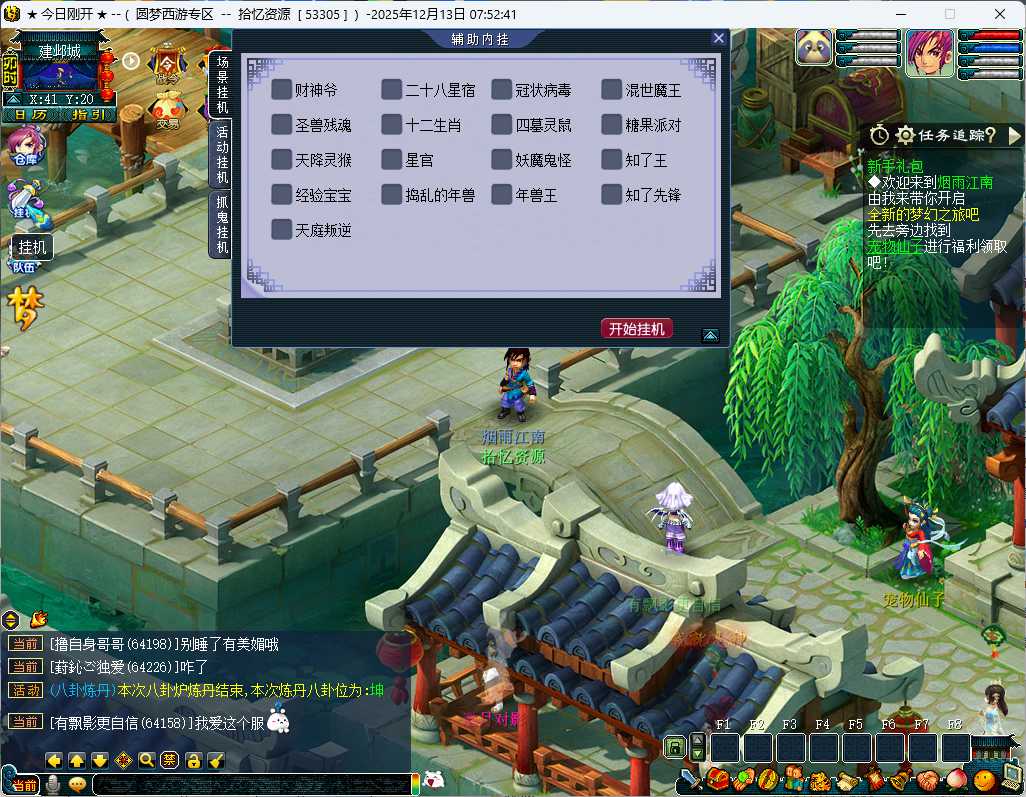Tick the 十二生肖 option
Screen dimensions: 1026x797
point(391,125)
